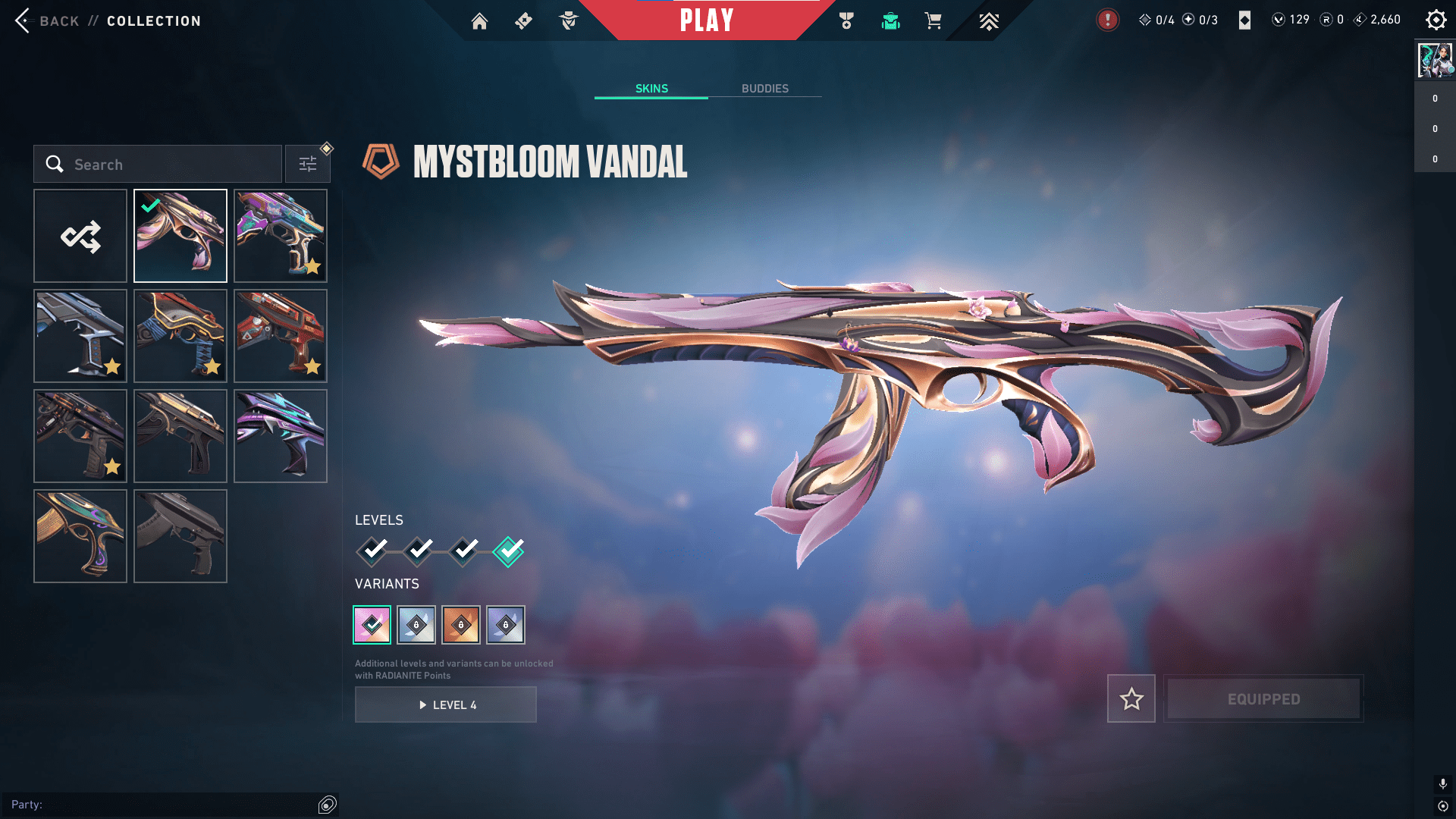Open the skin filter options
1456x819 pixels.
tap(308, 165)
